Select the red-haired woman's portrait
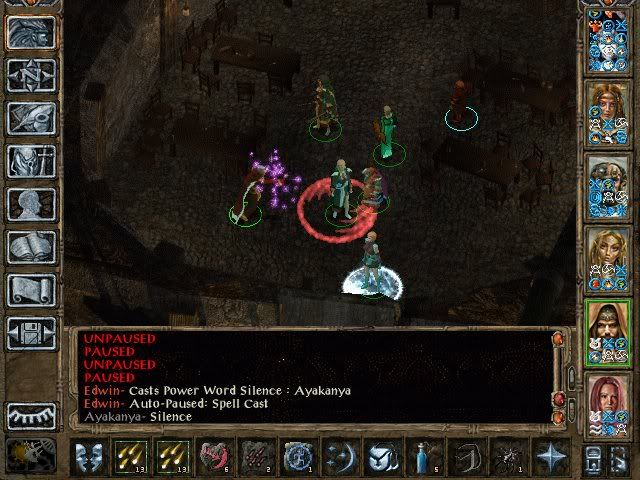Image resolution: width=640 pixels, height=480 pixels. 607,400
